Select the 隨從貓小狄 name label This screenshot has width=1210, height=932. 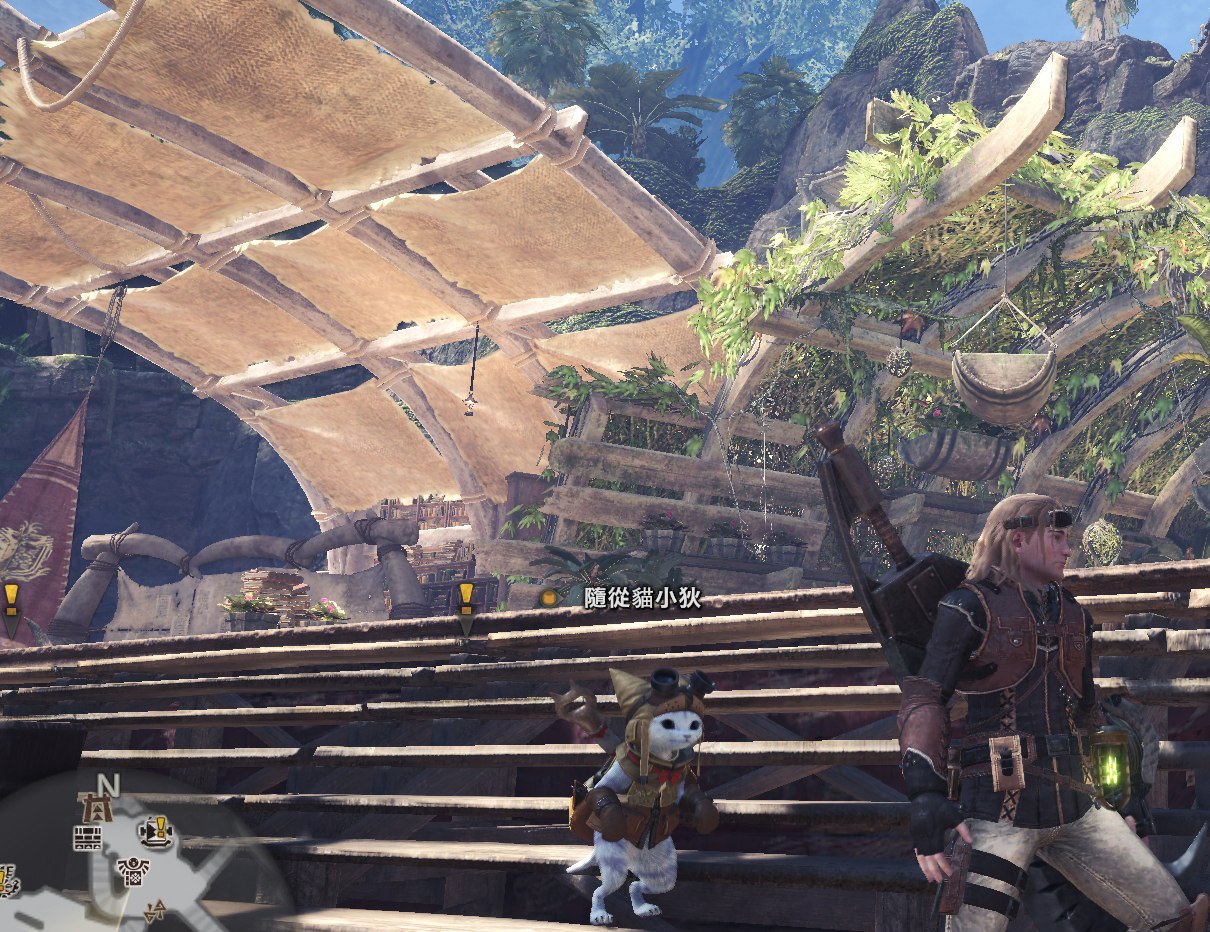point(642,598)
